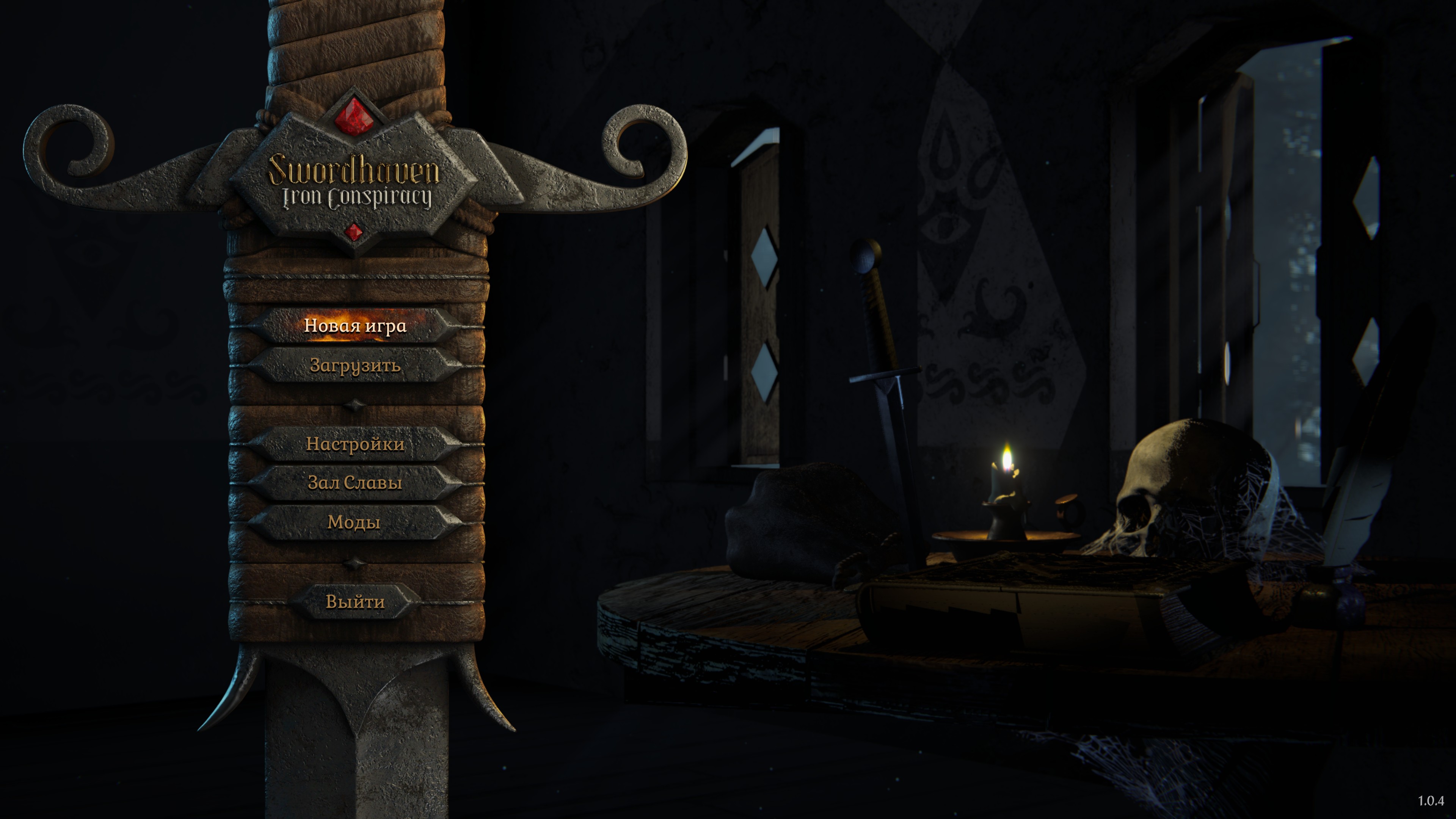Start a new game with Новая игра
The height and width of the screenshot is (819, 1456).
tap(355, 326)
